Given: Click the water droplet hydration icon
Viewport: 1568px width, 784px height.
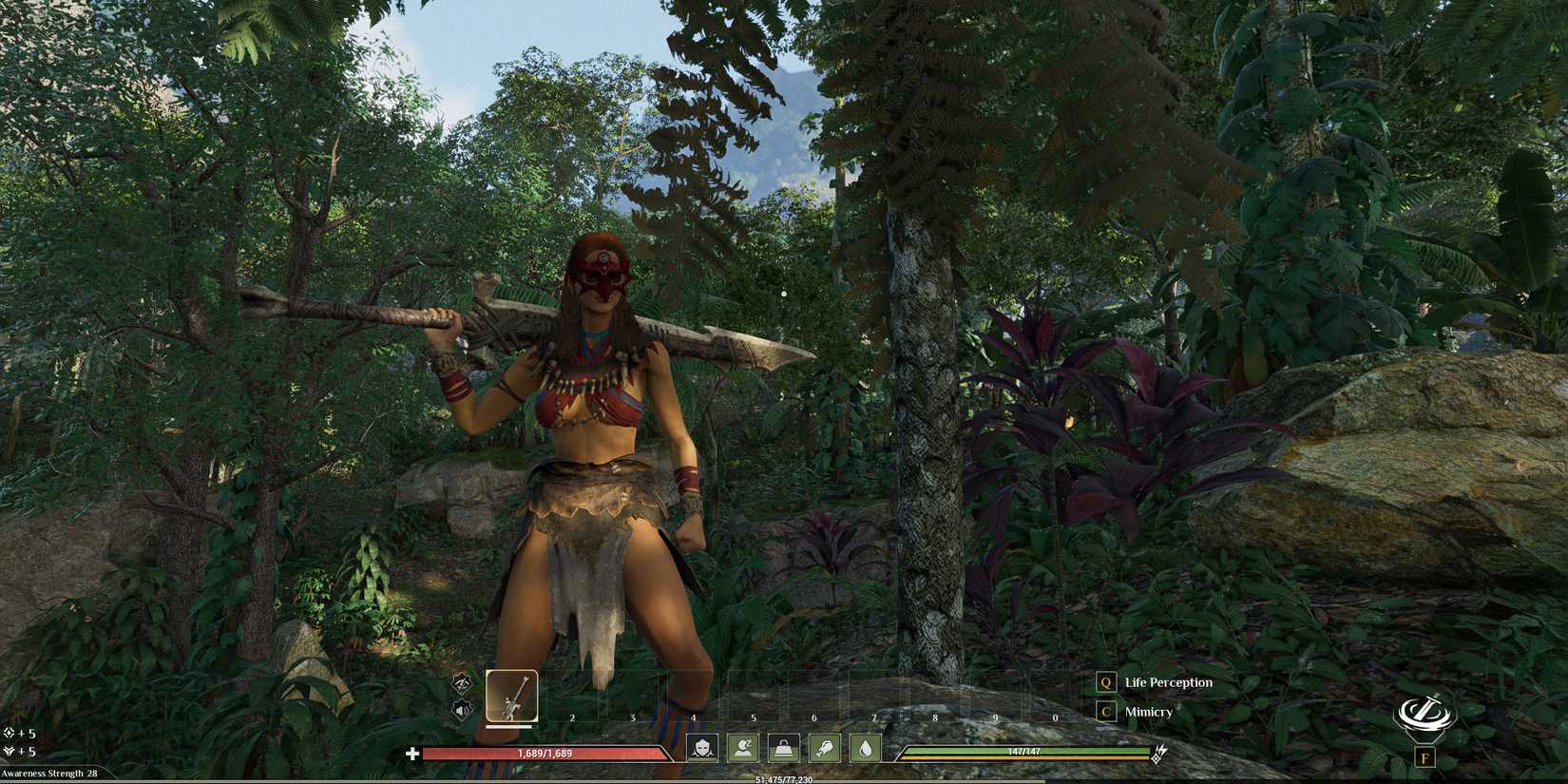Looking at the screenshot, I should click(x=866, y=749).
